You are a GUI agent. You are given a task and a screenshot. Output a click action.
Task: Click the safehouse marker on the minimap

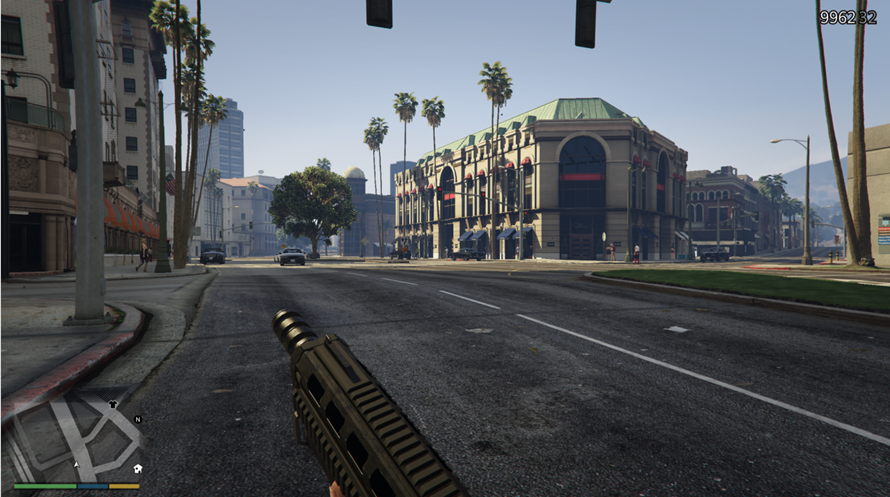tap(137, 467)
